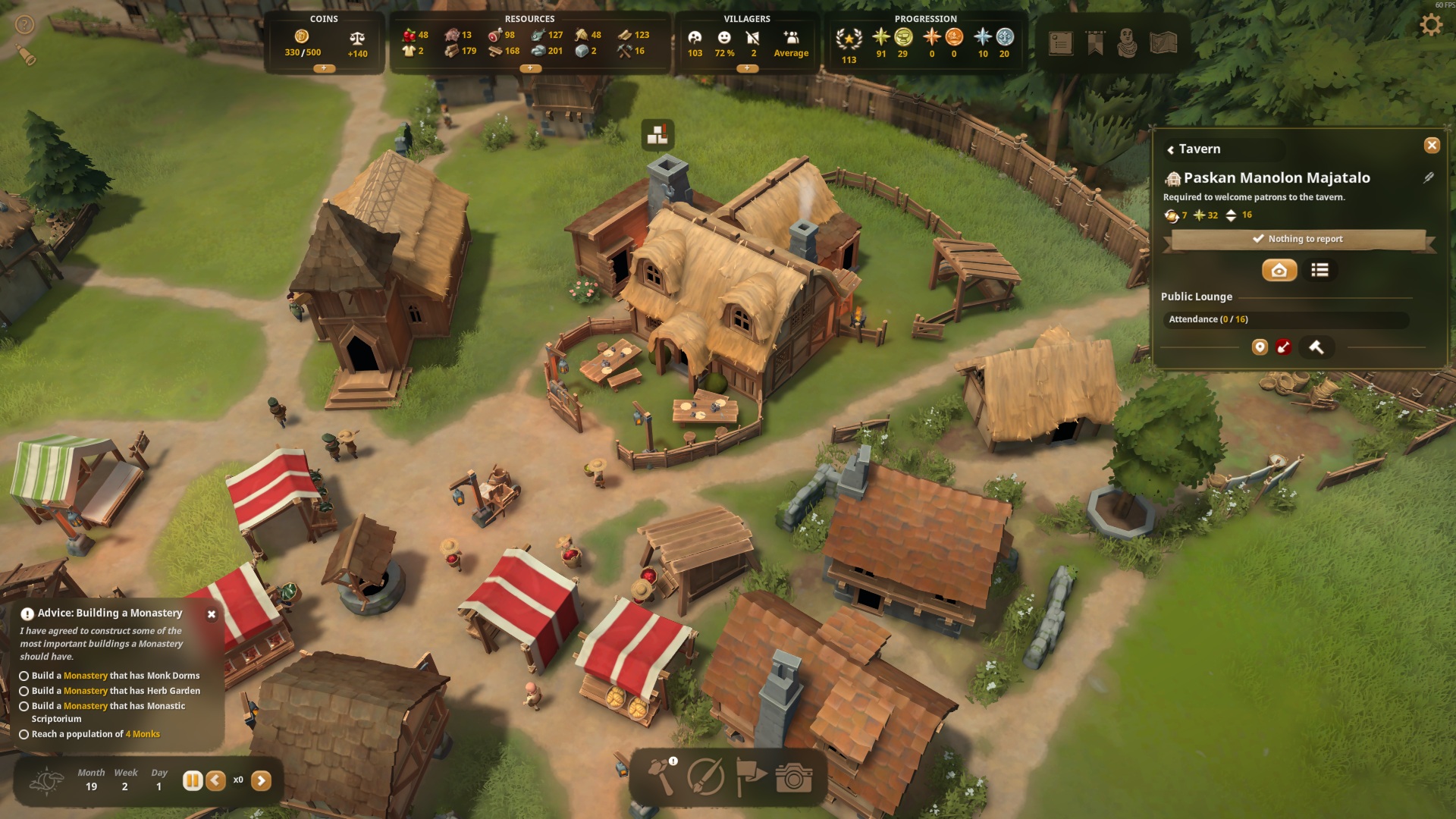Switch to the building overview tab

(x=1279, y=270)
